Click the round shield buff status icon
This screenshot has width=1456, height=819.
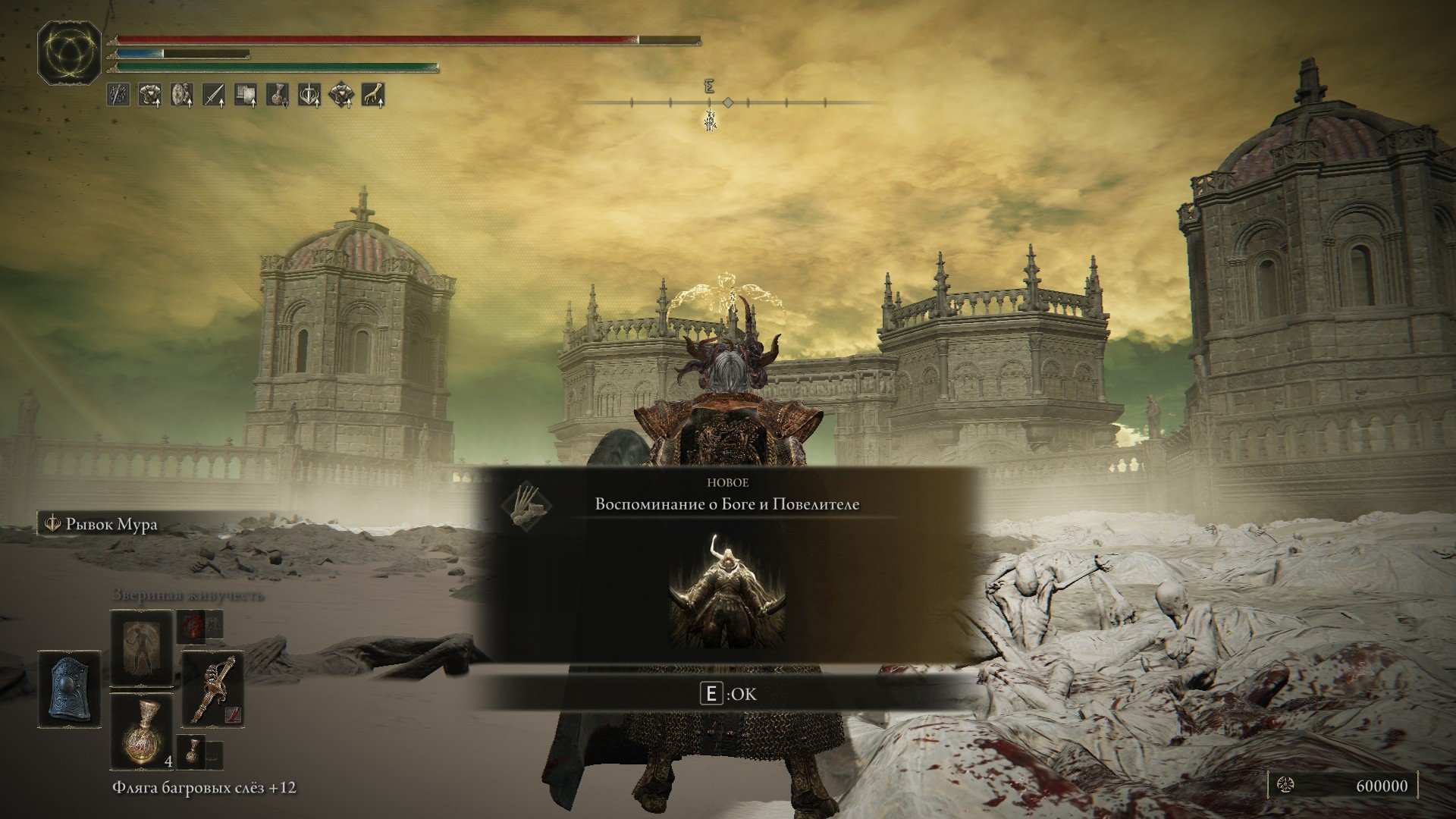(181, 95)
